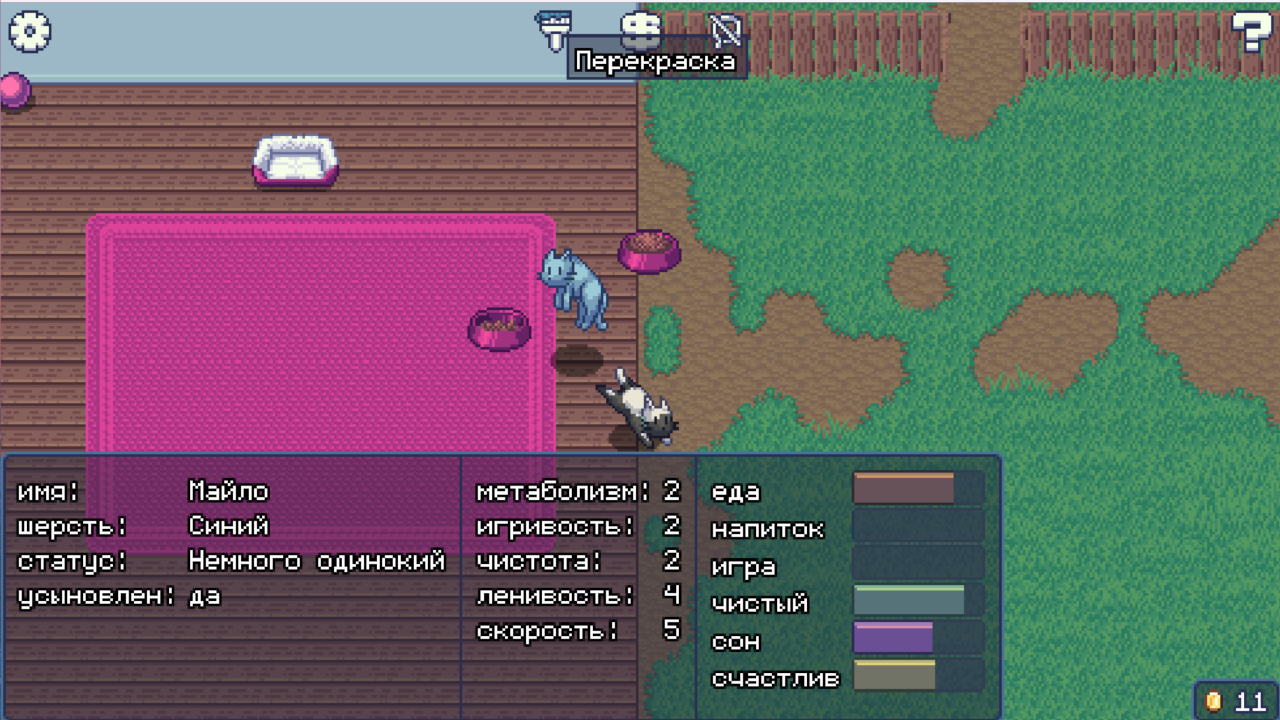Select the Перекраска repaint brush tool
The height and width of the screenshot is (720, 1280).
(552, 26)
